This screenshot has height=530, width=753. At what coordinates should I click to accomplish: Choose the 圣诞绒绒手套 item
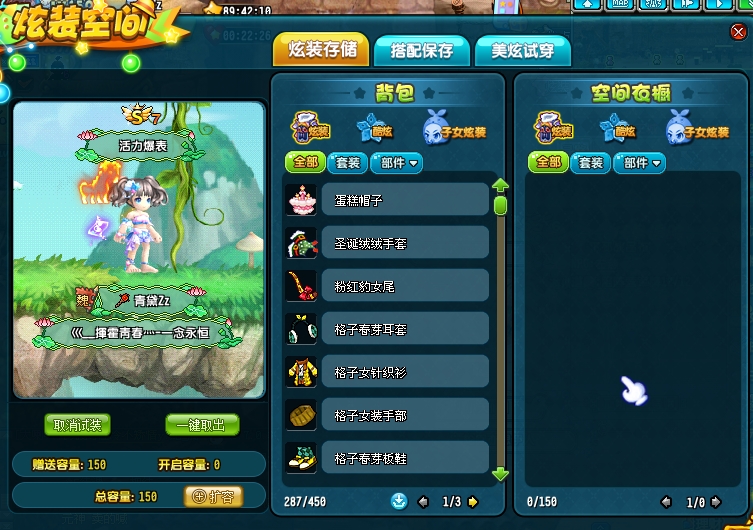pyautogui.click(x=404, y=243)
